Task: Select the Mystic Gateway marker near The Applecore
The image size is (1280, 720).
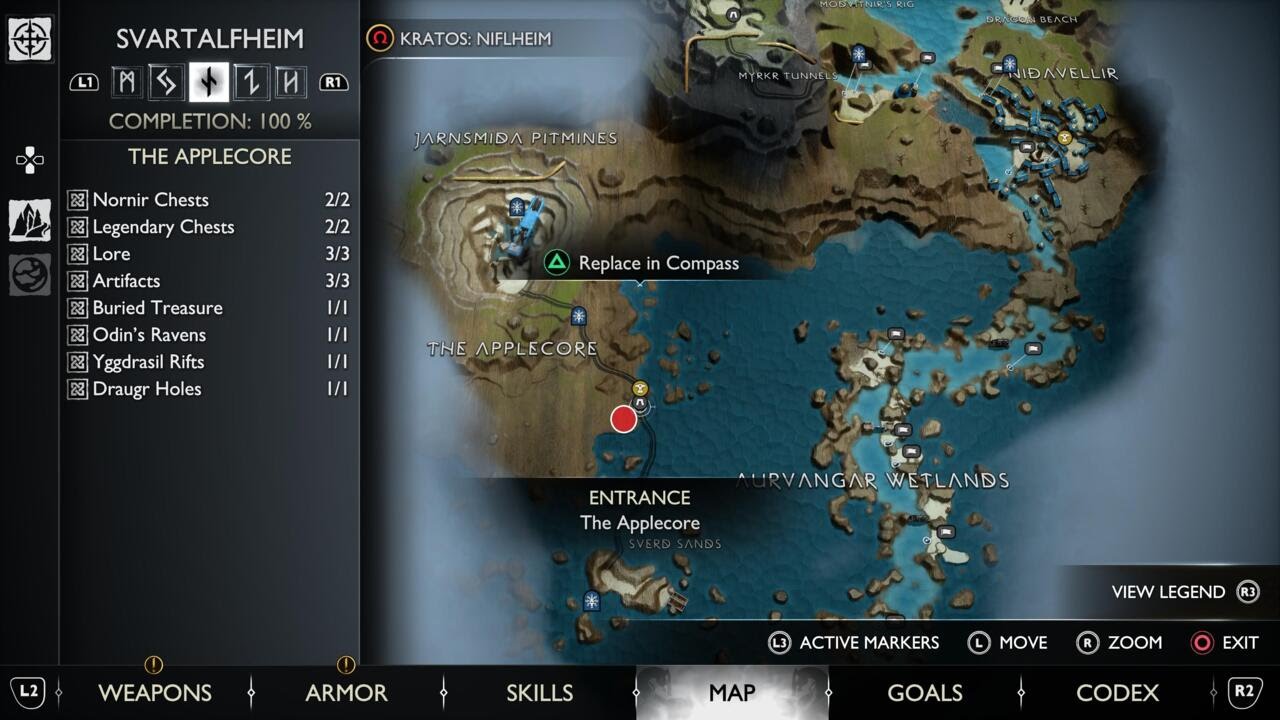Action: [578, 314]
